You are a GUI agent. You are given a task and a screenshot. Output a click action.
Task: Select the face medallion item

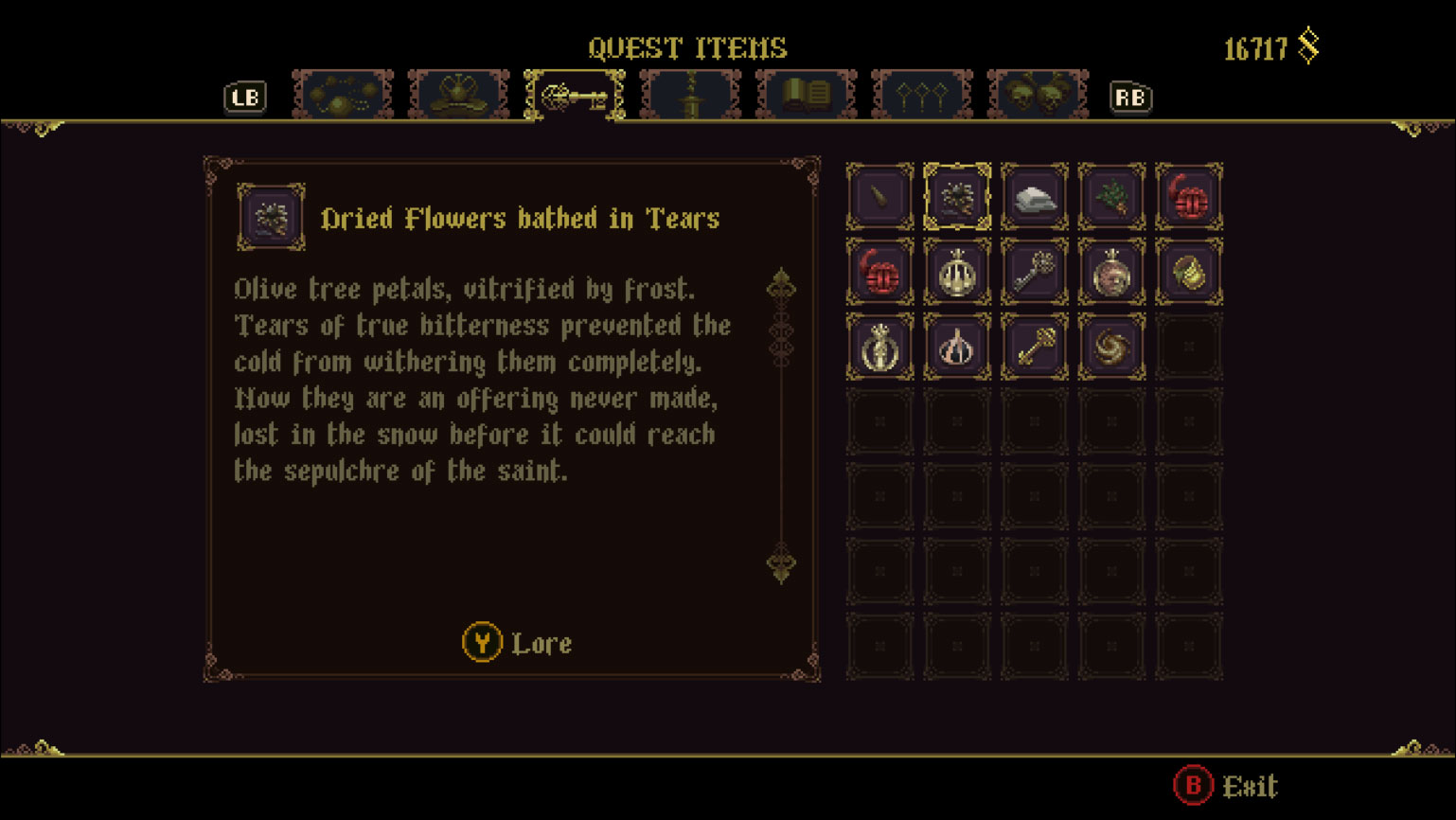coord(1111,273)
